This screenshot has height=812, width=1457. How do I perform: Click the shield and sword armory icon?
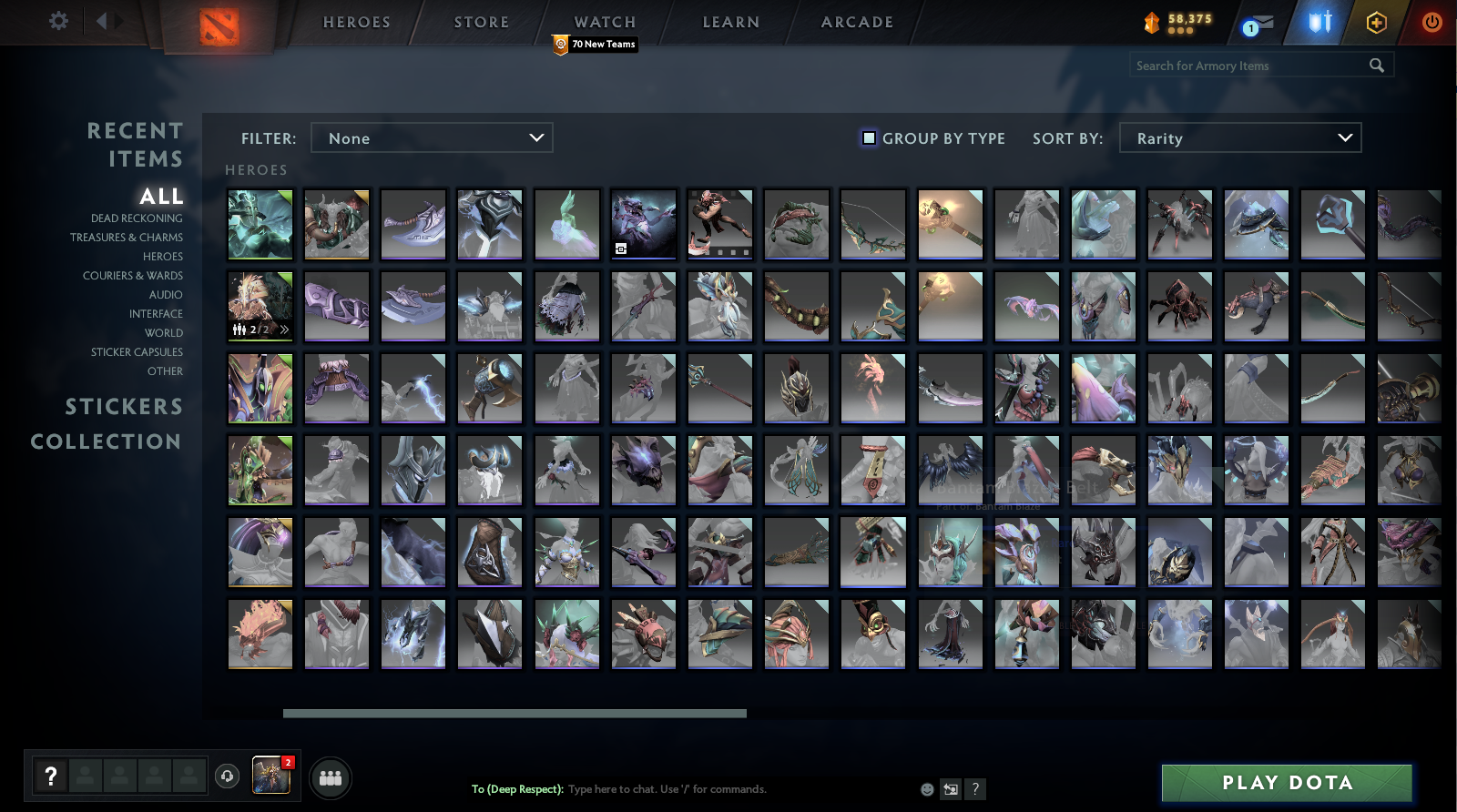click(x=1319, y=23)
